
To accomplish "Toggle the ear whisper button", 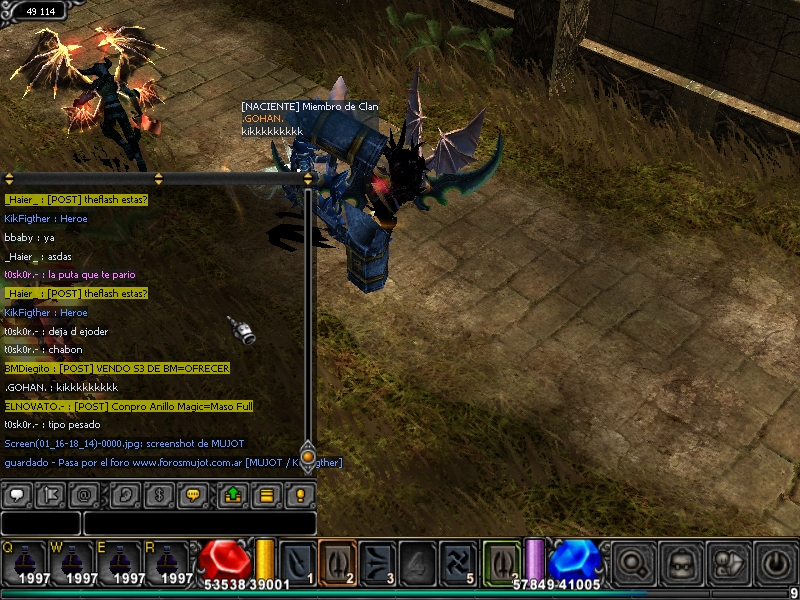I will [125, 494].
